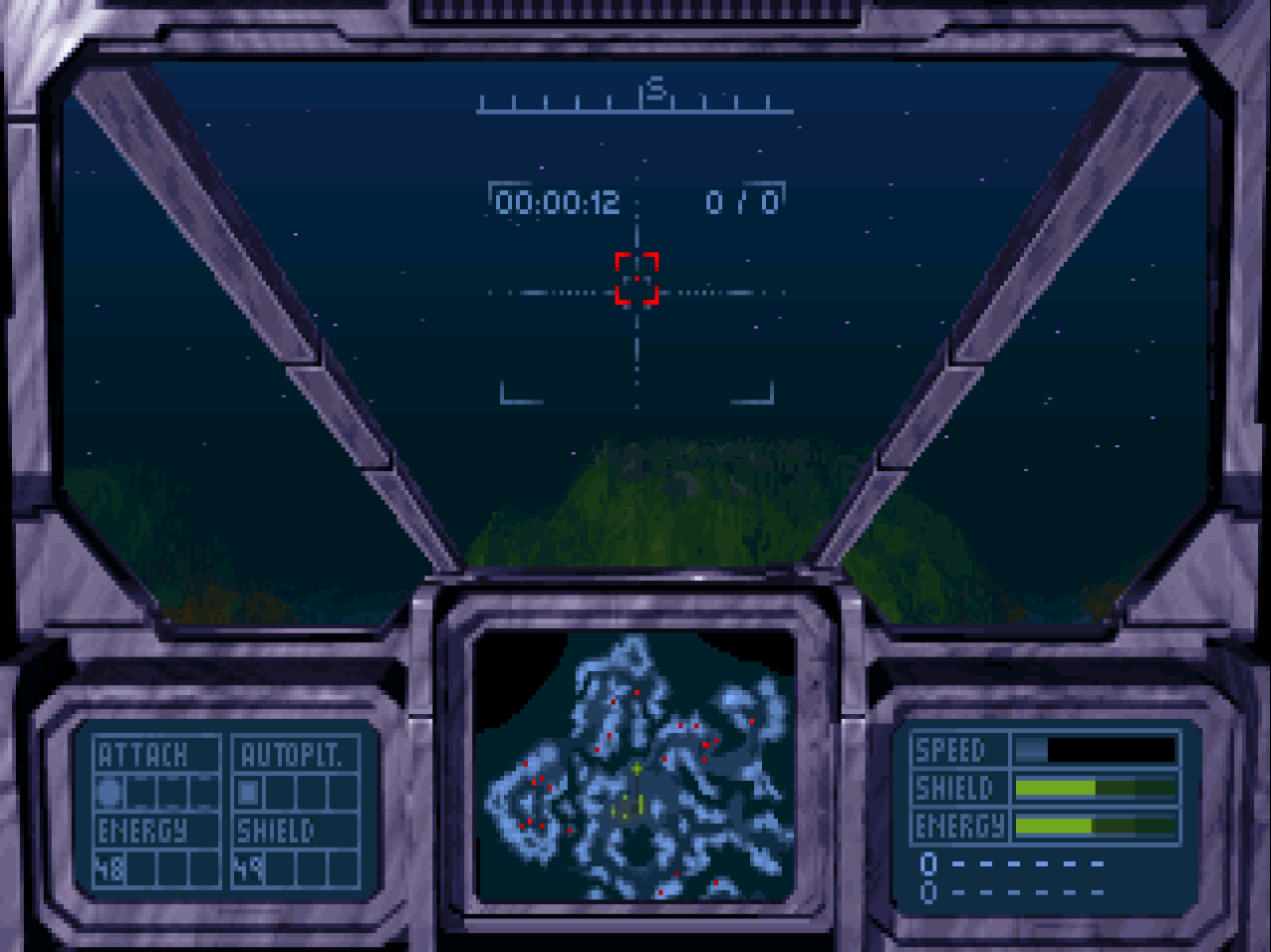The image size is (1271, 952).
Task: Click the terrain minimap display
Action: 635,767
